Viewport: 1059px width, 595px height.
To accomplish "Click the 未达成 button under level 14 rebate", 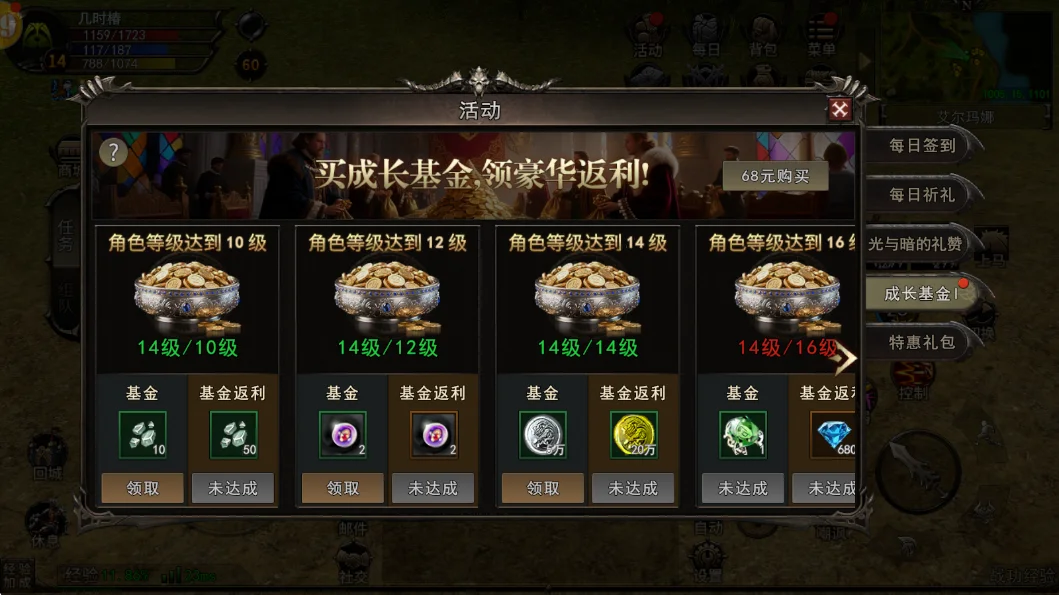I will pyautogui.click(x=633, y=488).
